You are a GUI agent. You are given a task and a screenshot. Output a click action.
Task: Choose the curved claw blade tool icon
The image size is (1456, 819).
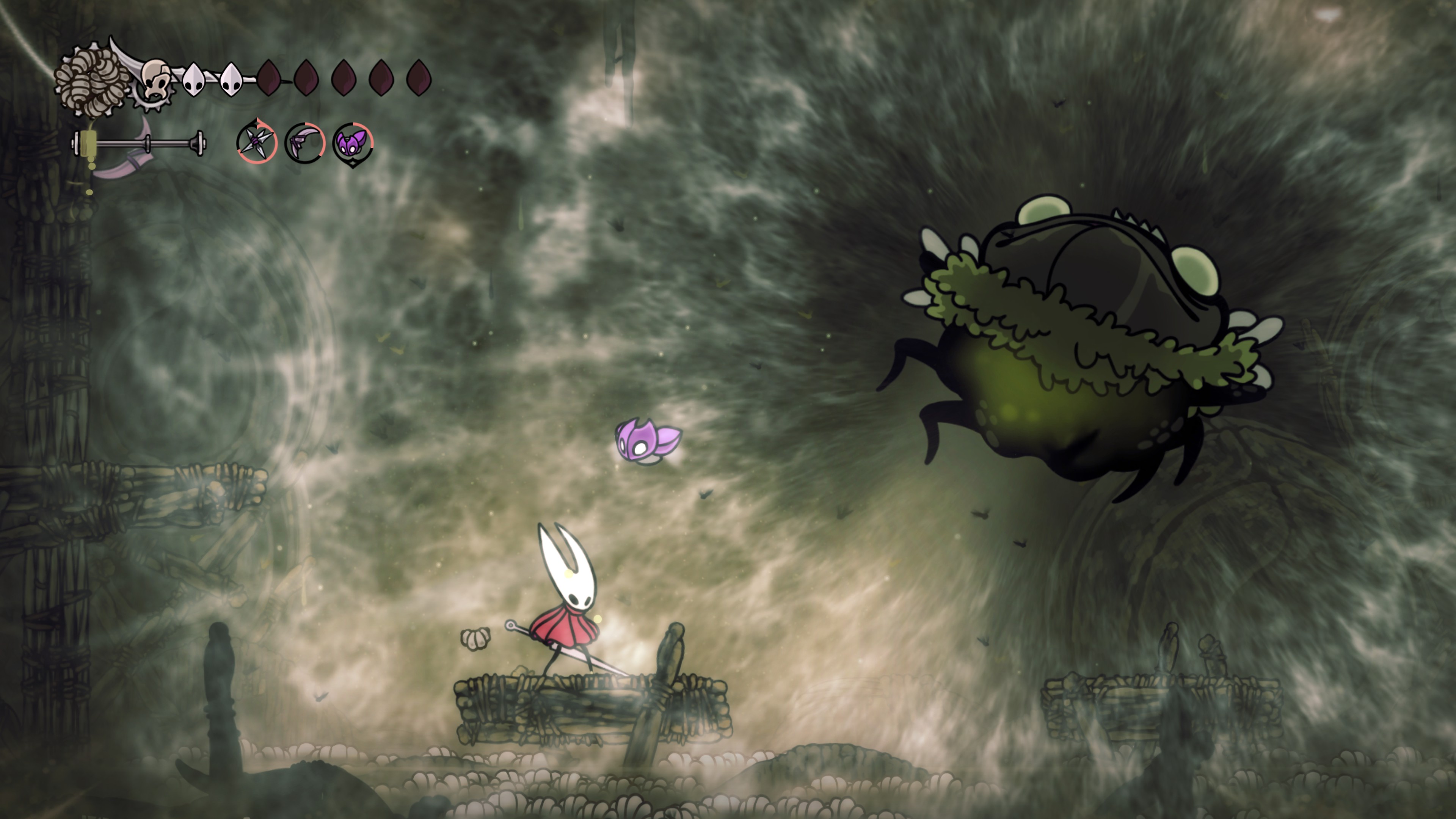pyautogui.click(x=304, y=143)
